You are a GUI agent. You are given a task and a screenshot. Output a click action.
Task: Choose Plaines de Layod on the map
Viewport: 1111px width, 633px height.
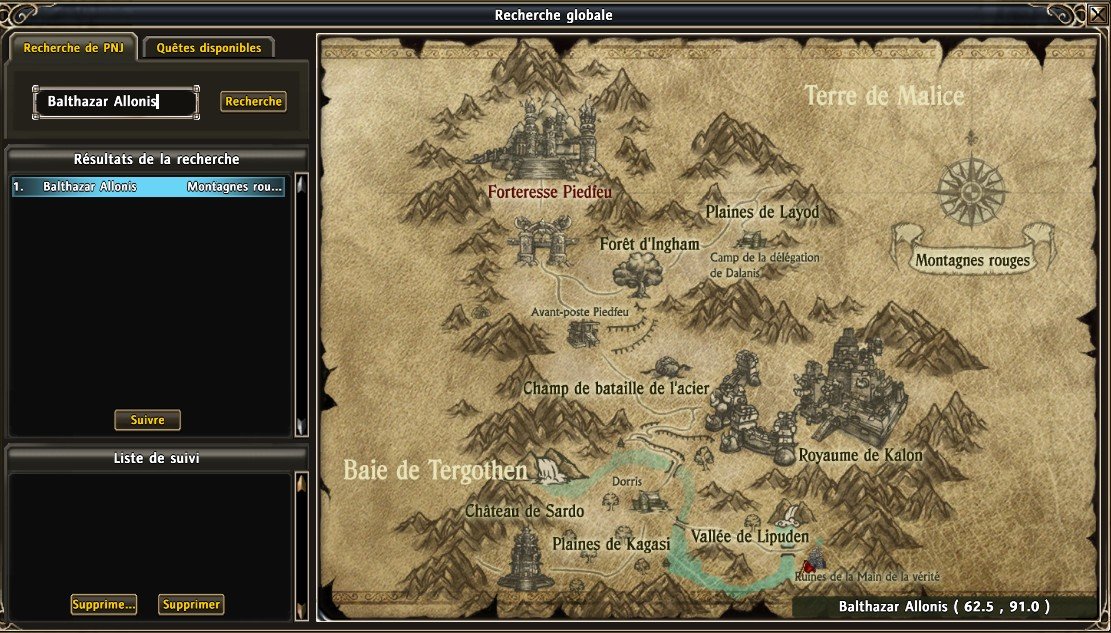pos(761,212)
